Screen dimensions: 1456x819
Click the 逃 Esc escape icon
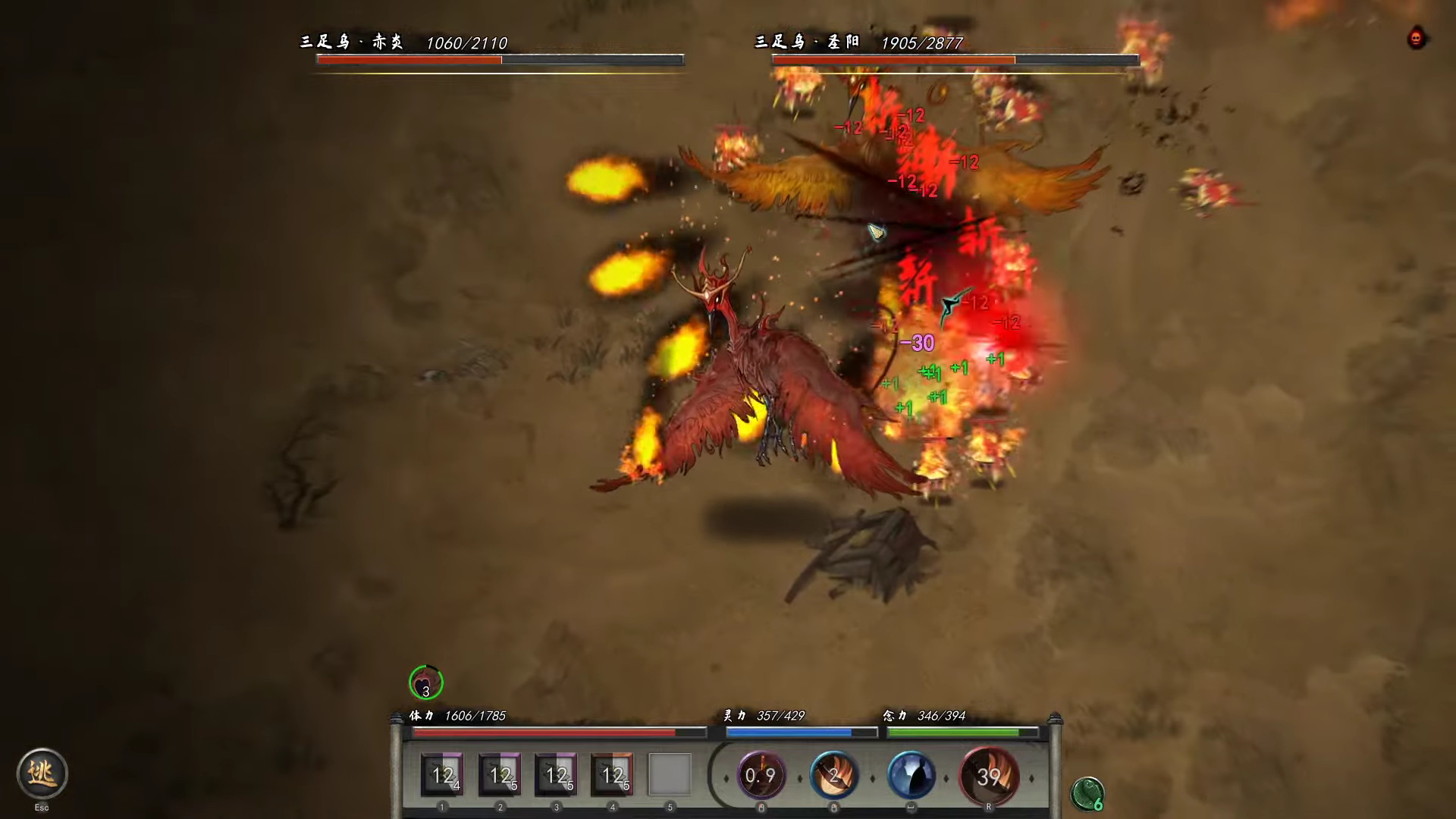tap(43, 773)
